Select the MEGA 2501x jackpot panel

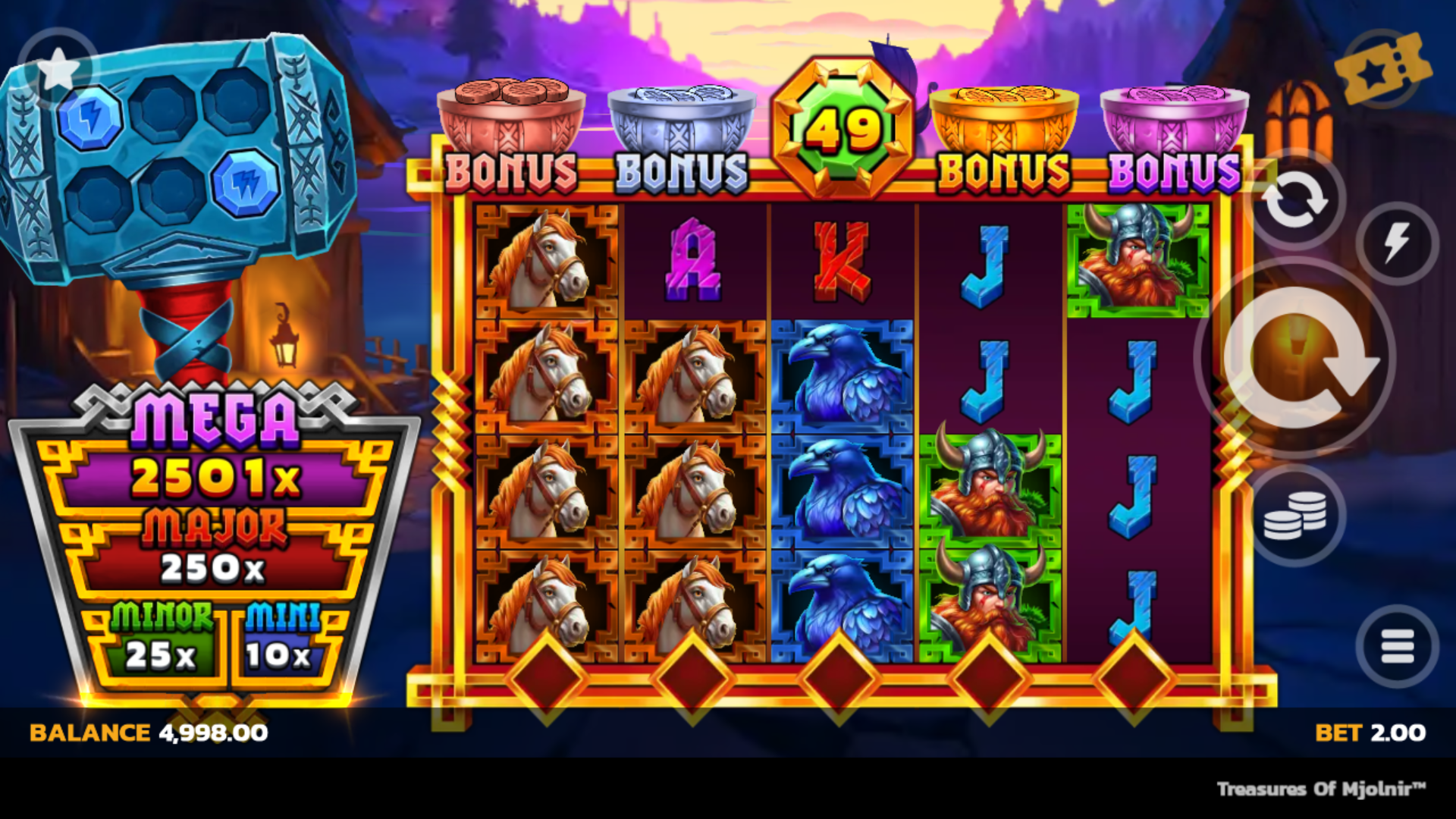(215, 456)
